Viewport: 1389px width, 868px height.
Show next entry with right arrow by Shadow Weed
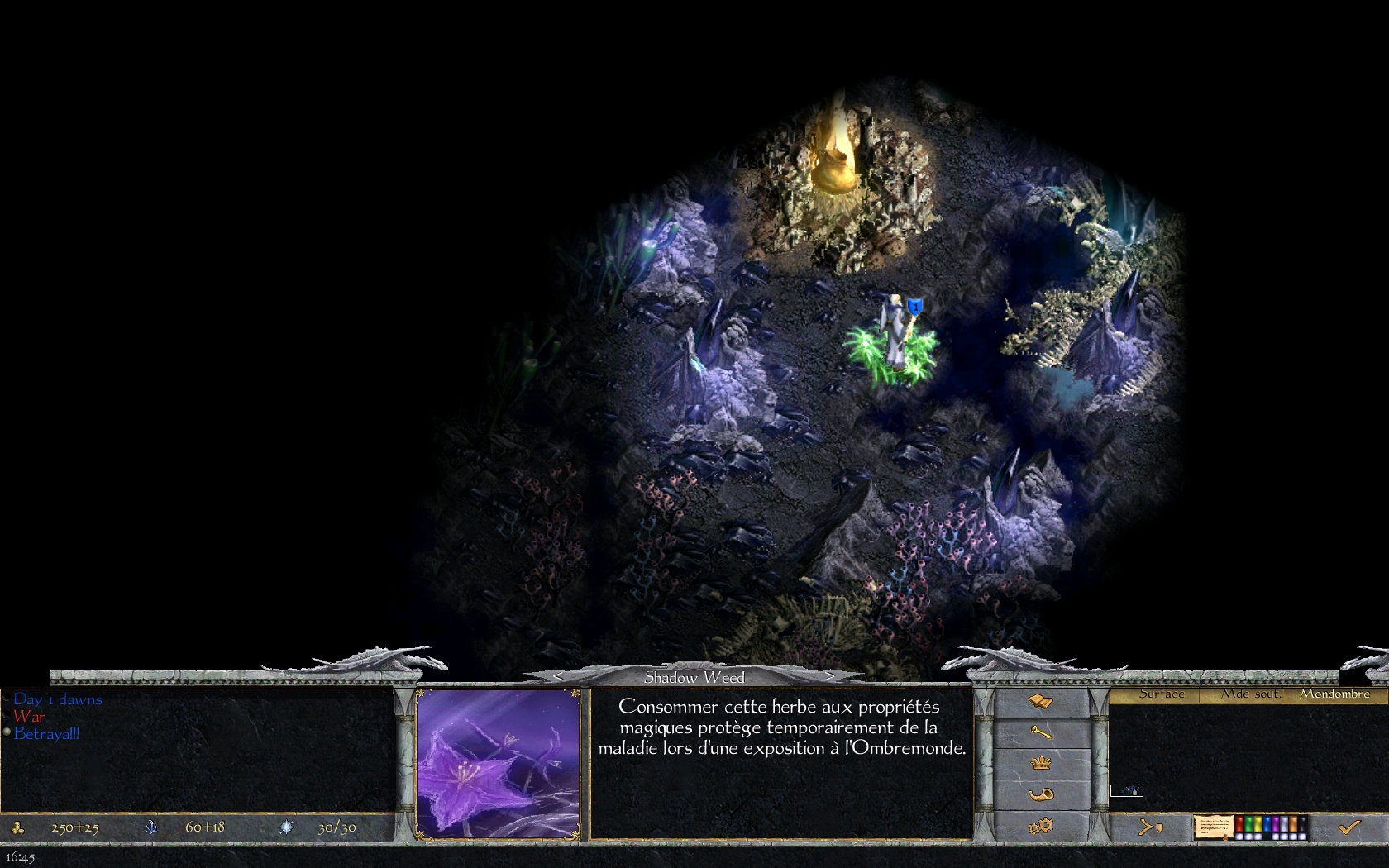coord(830,677)
